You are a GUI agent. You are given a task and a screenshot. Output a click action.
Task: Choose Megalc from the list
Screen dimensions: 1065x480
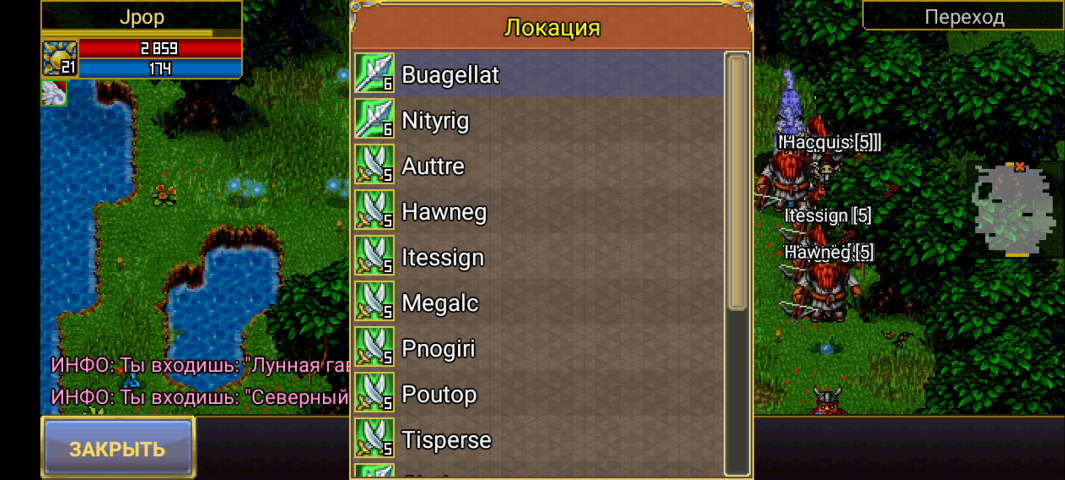[x=538, y=303]
